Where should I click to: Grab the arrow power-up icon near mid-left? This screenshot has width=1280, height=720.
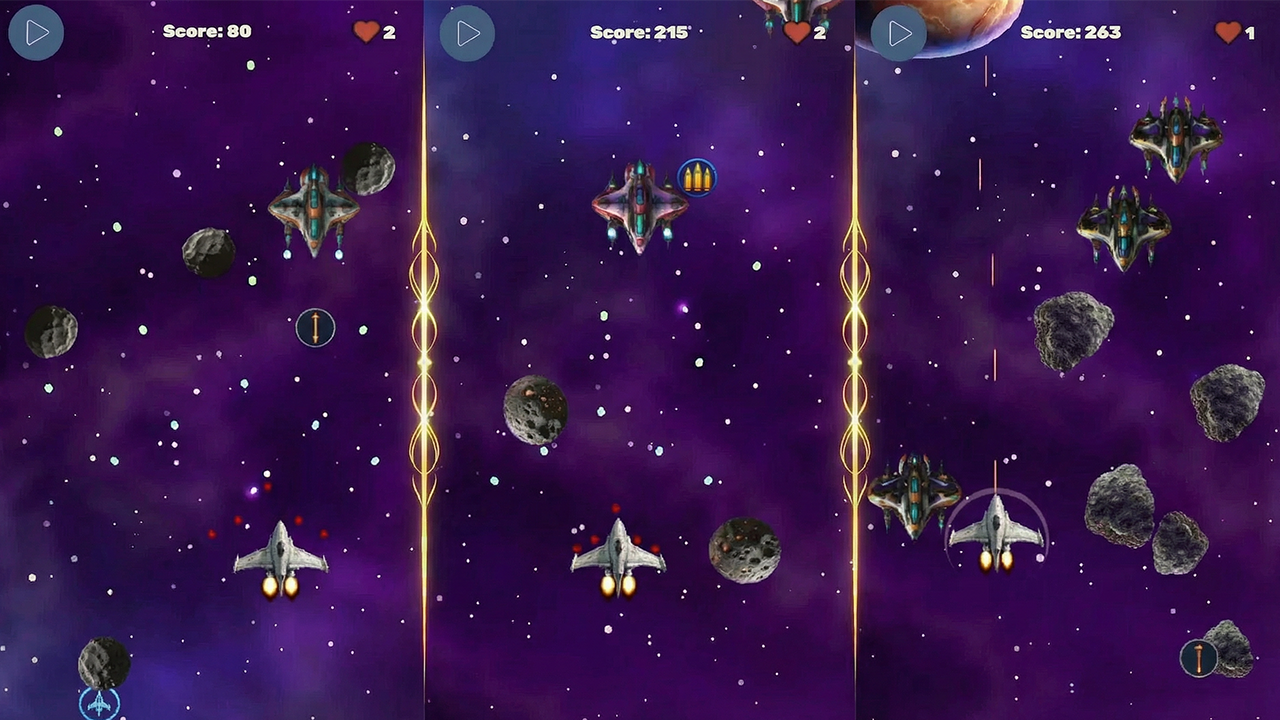pyautogui.click(x=315, y=327)
